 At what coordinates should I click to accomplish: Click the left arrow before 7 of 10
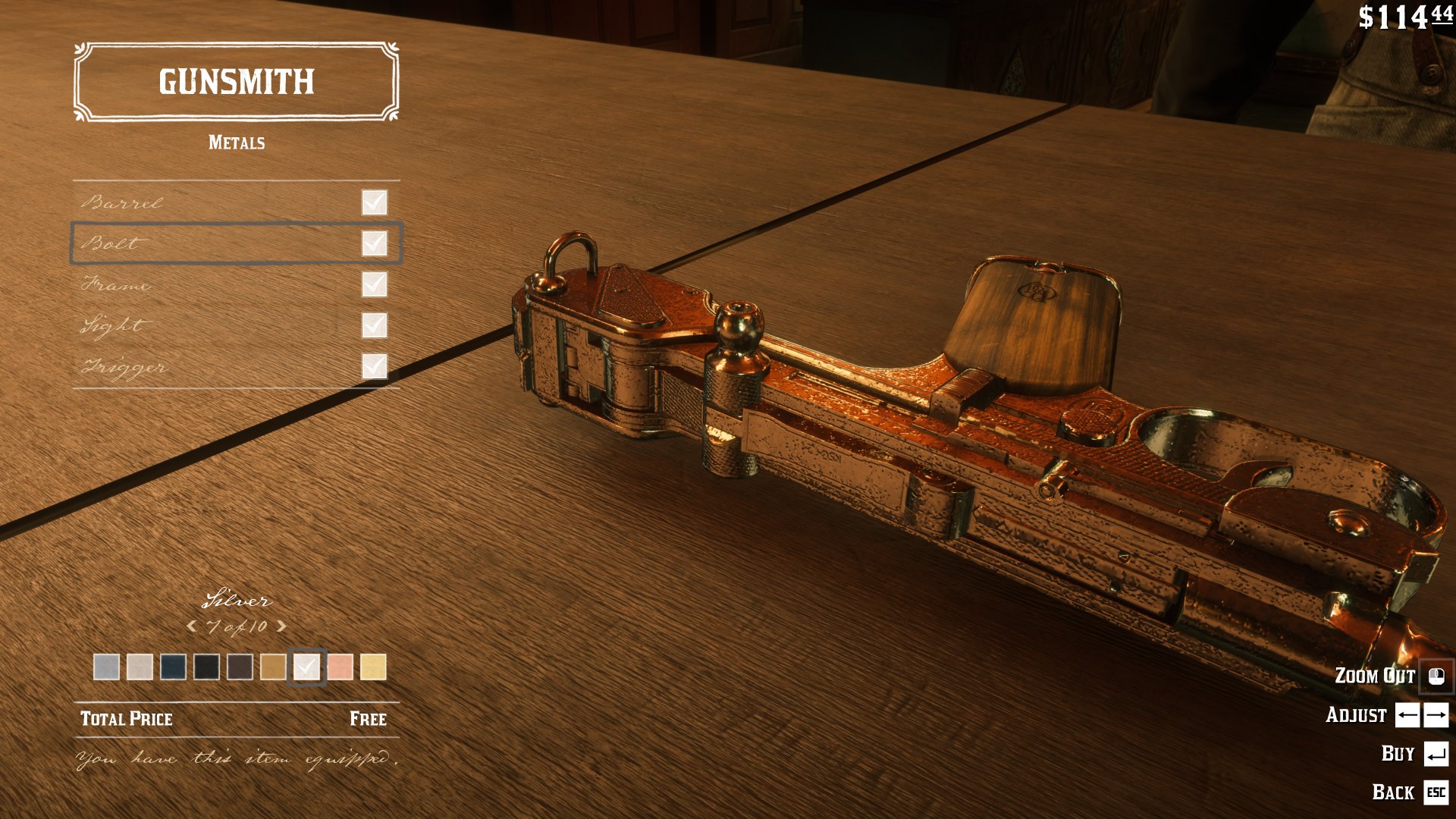coord(191,628)
